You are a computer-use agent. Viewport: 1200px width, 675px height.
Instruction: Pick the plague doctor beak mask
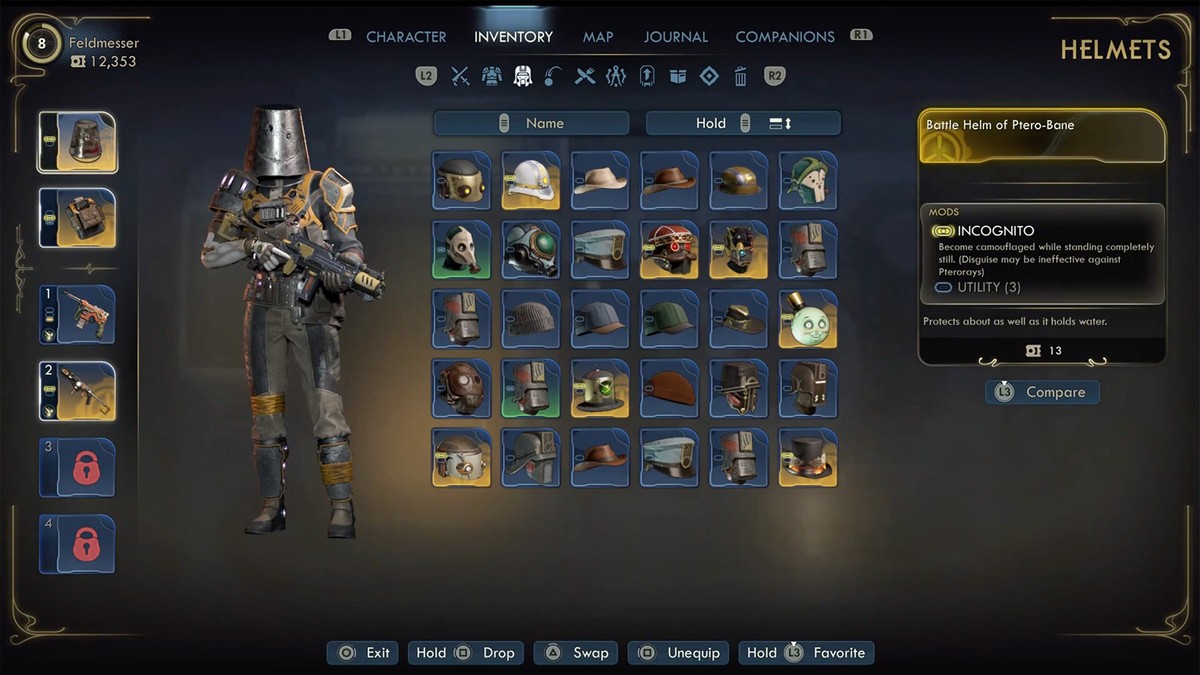tap(462, 249)
